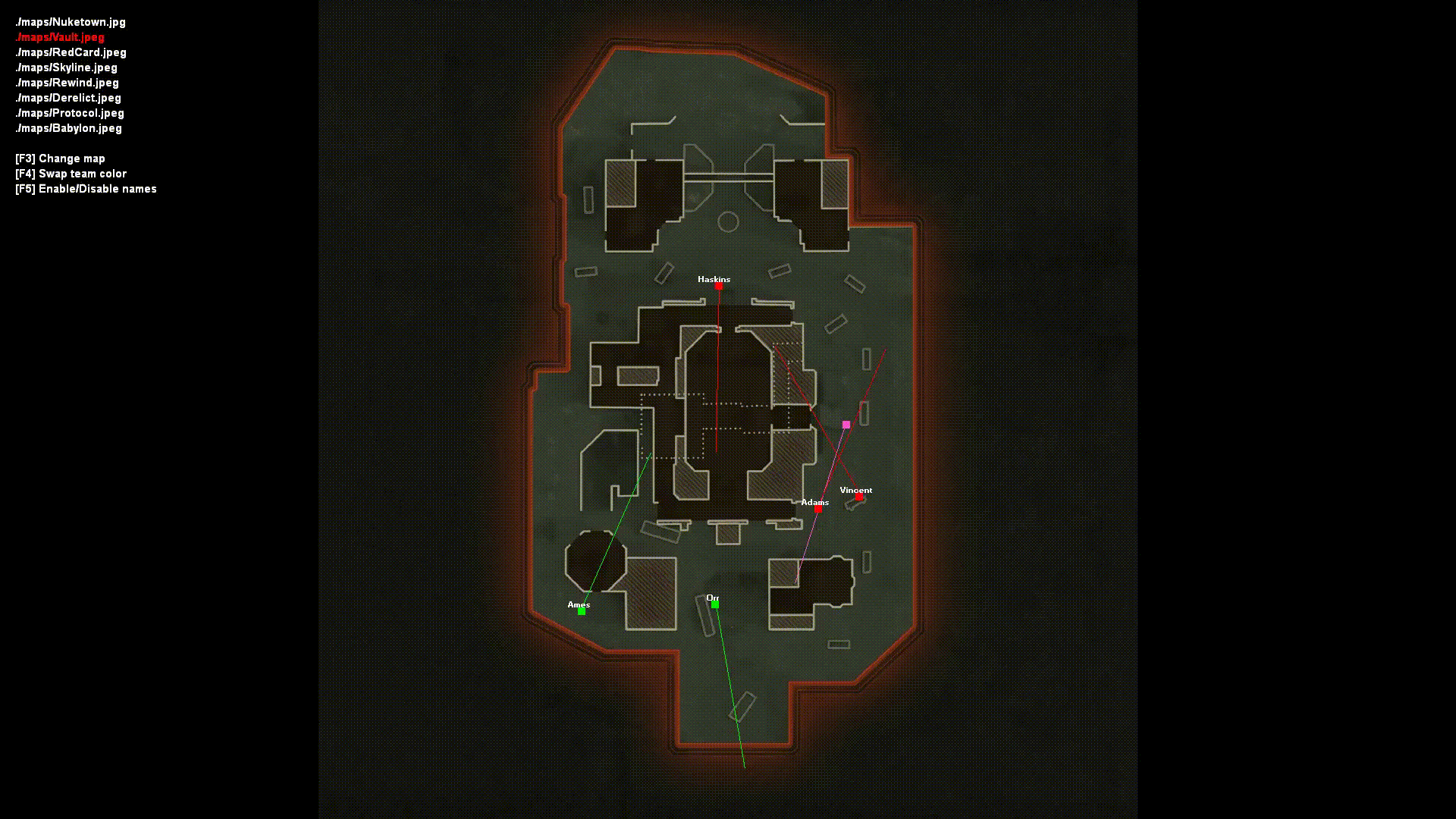Select the Rewind.jpeg map entry
The height and width of the screenshot is (819, 1456).
coord(67,83)
